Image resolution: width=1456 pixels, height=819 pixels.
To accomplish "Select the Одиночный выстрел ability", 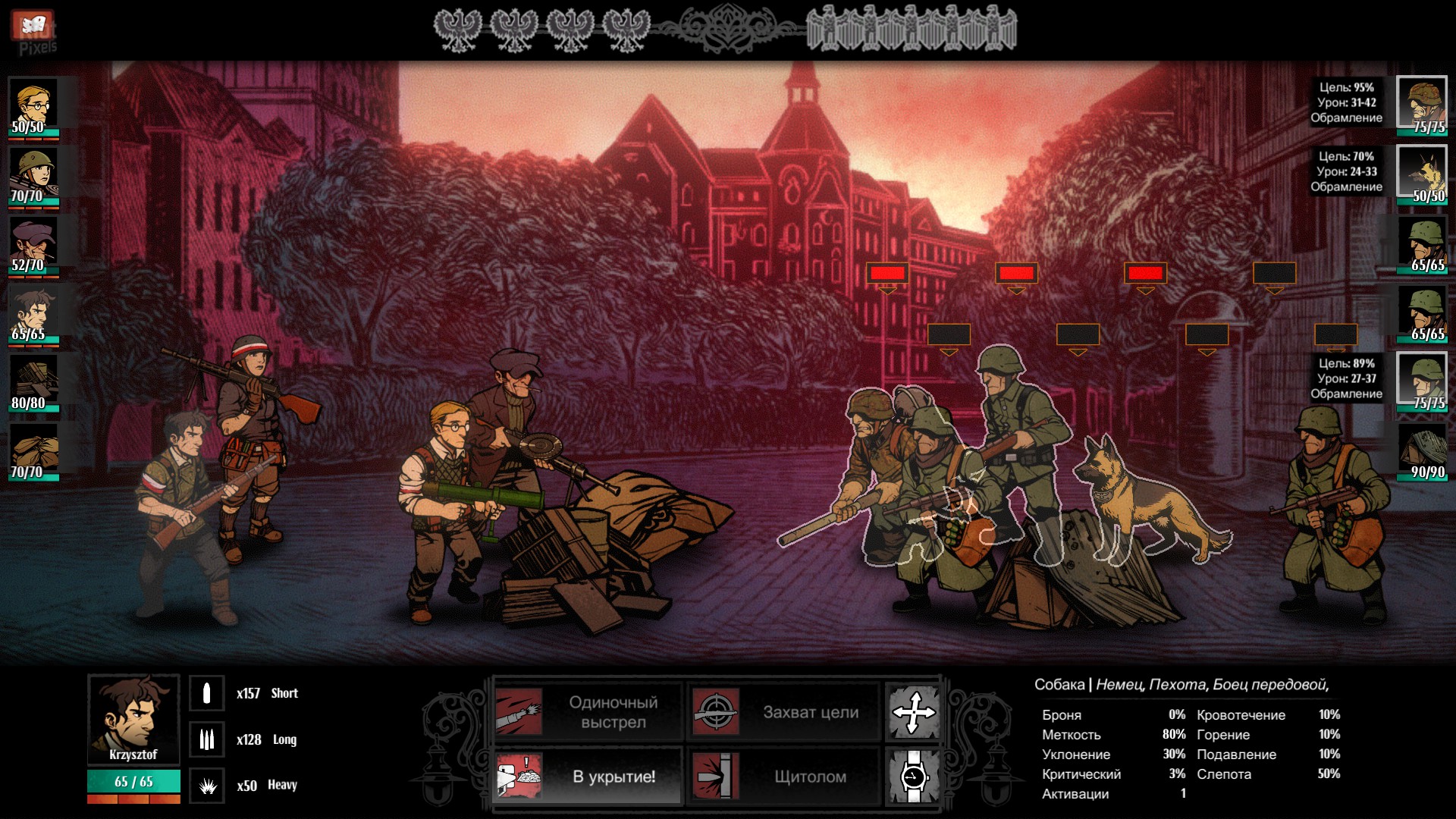I will coord(588,712).
